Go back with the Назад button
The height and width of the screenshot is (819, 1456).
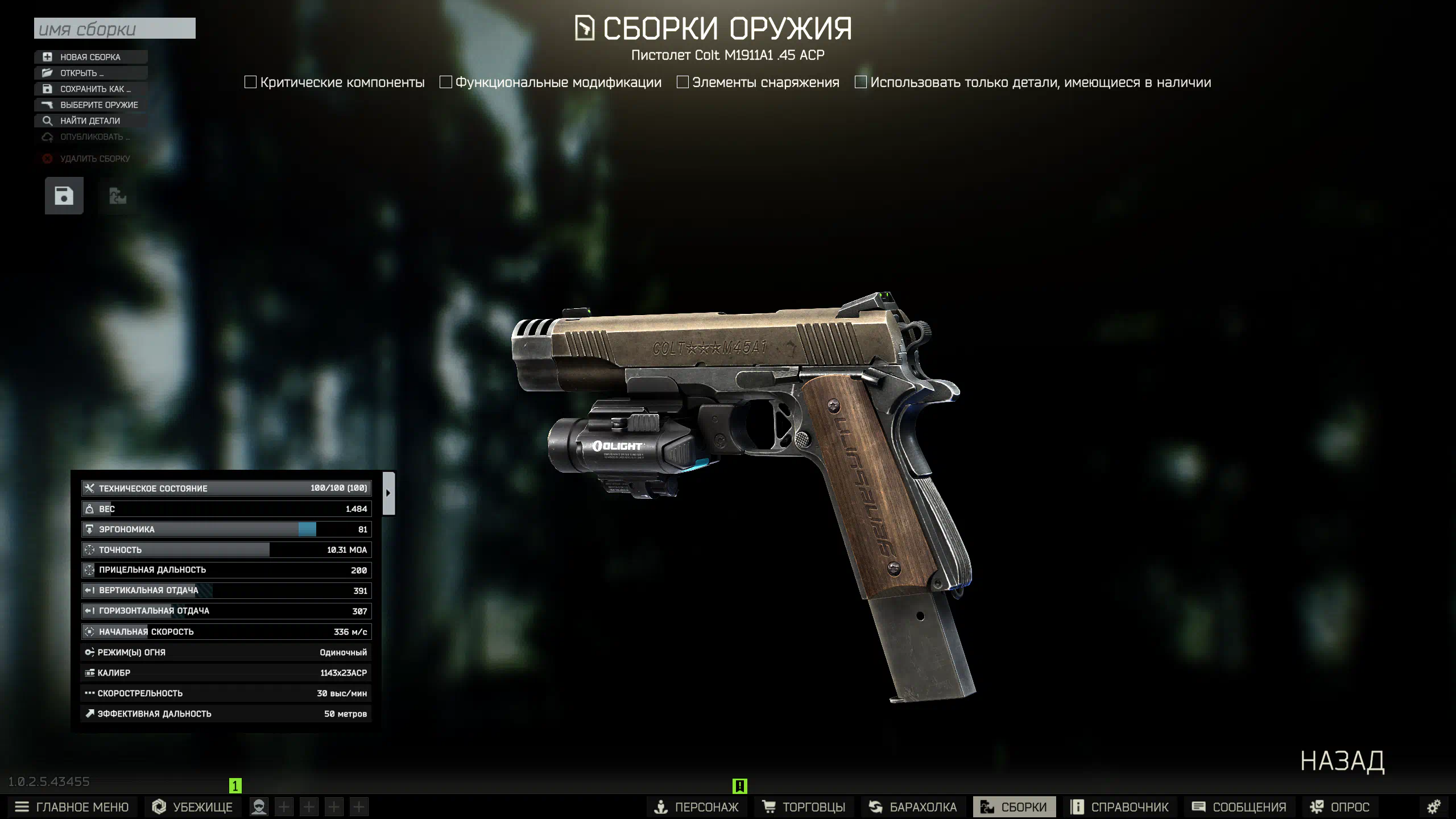[1342, 761]
